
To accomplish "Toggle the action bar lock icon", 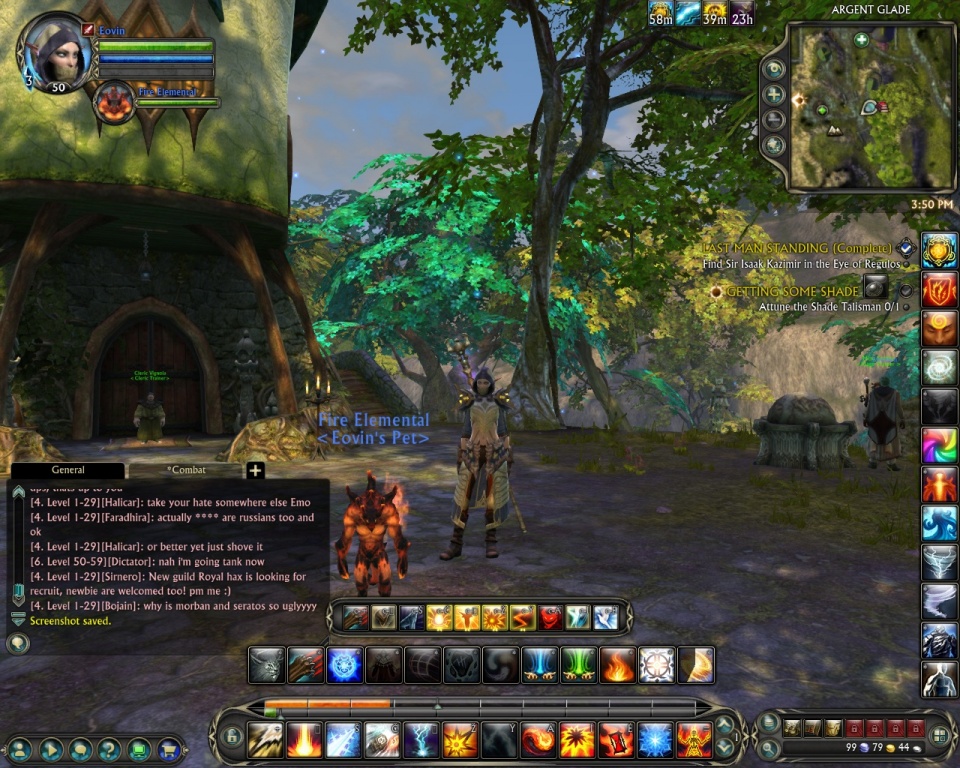I will pos(232,737).
